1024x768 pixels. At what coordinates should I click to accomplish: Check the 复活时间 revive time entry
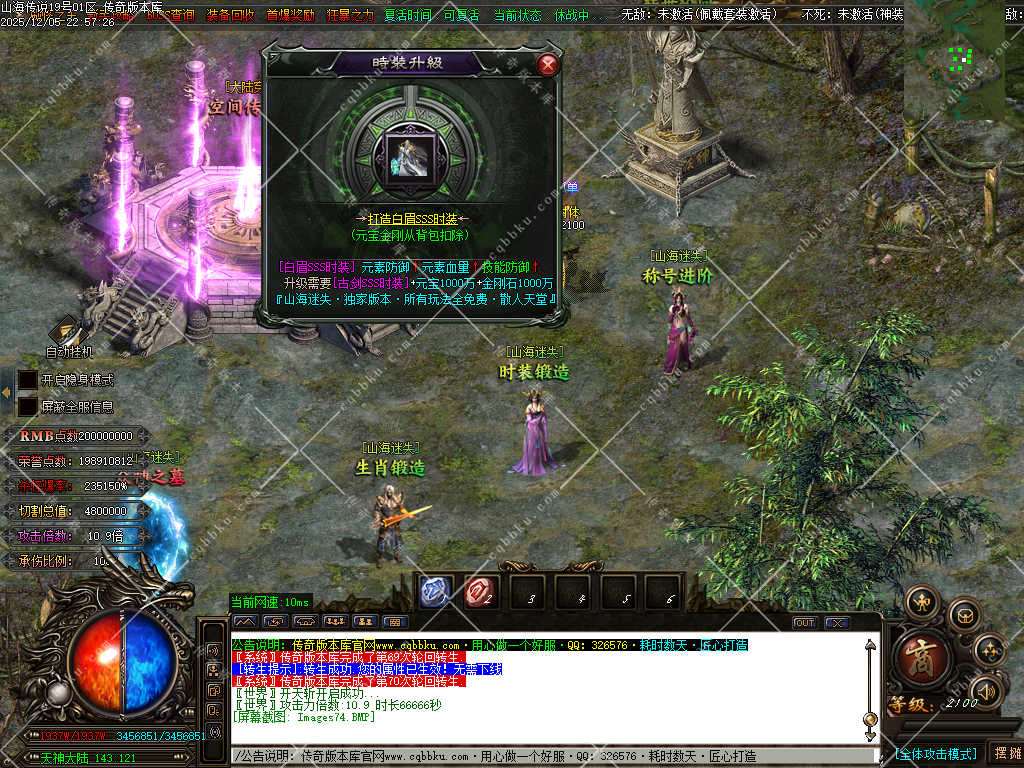[408, 16]
